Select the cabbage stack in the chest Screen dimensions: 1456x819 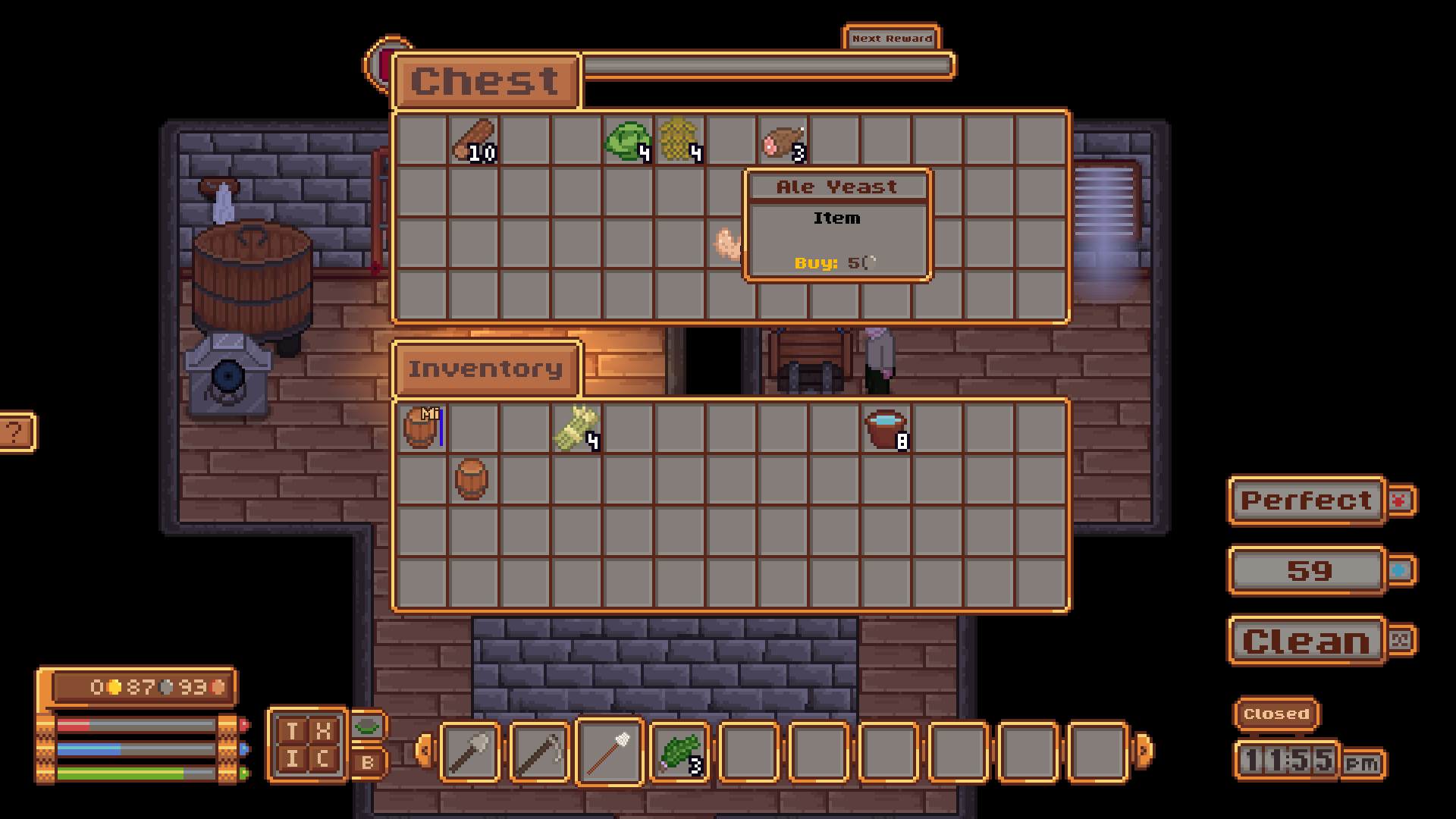629,141
